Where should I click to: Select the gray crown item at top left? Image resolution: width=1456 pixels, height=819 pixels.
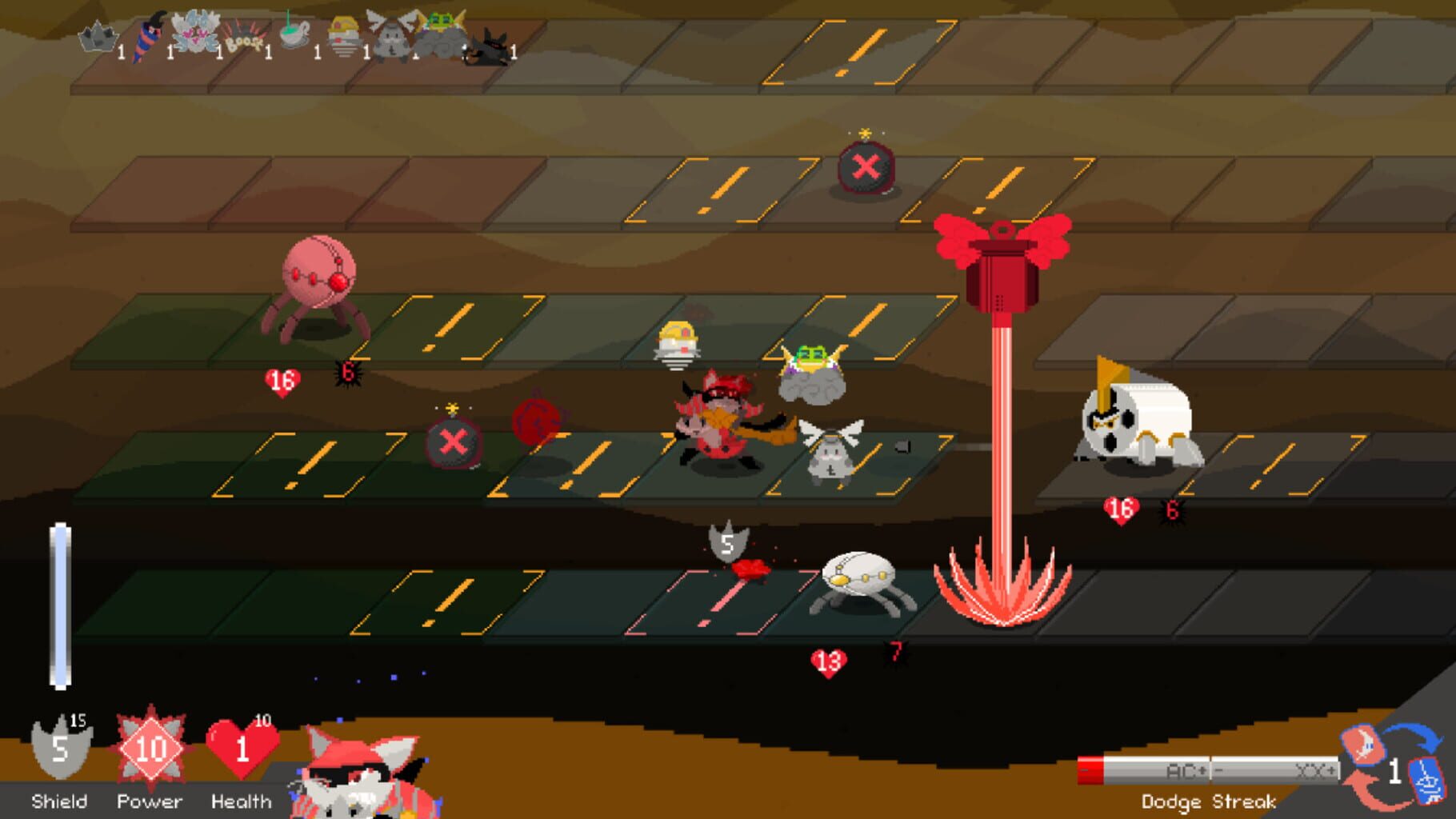click(x=97, y=37)
